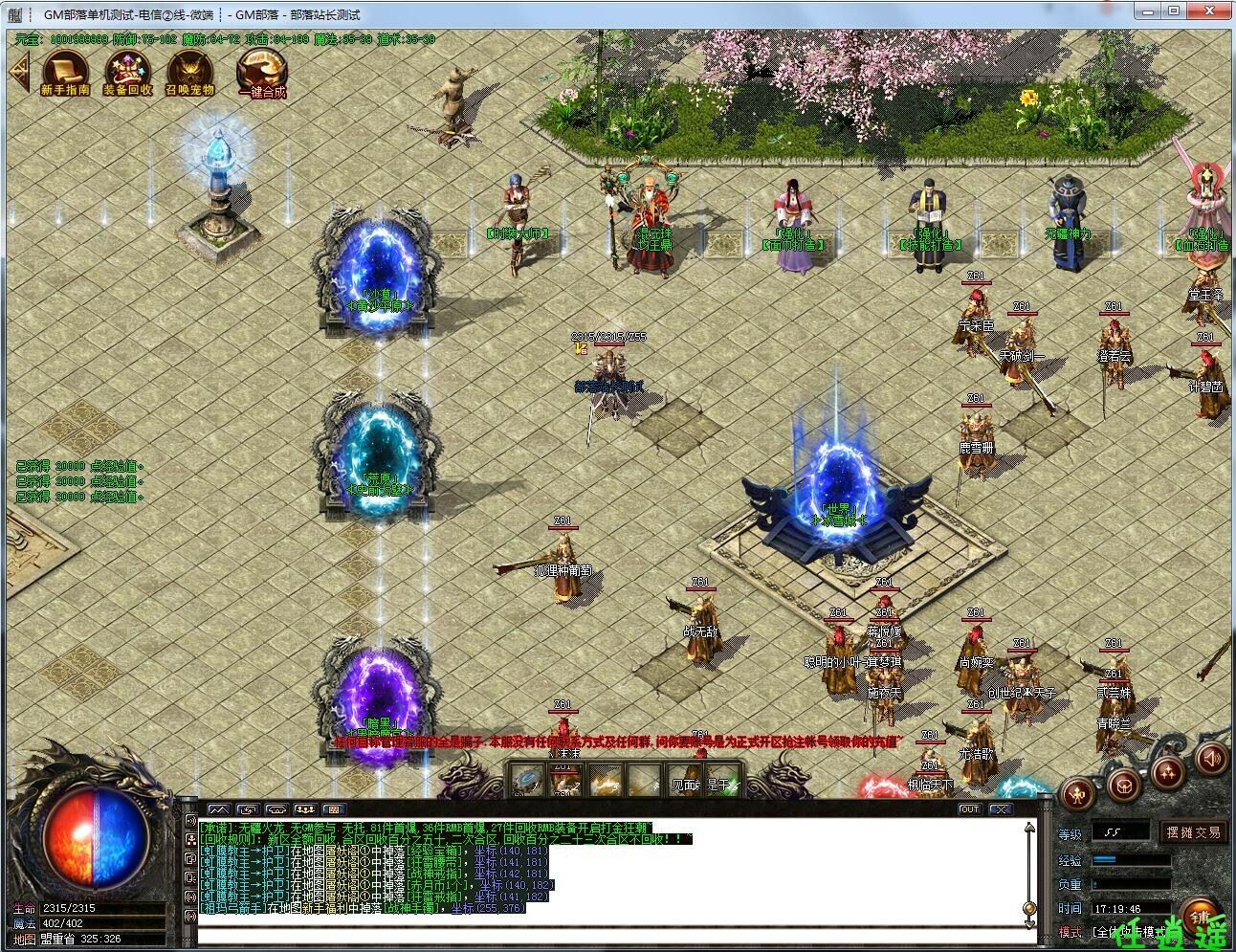The width and height of the screenshot is (1236, 952).
Task: Collapse the chat panel with the arrow icon
Action: click(x=1001, y=809)
